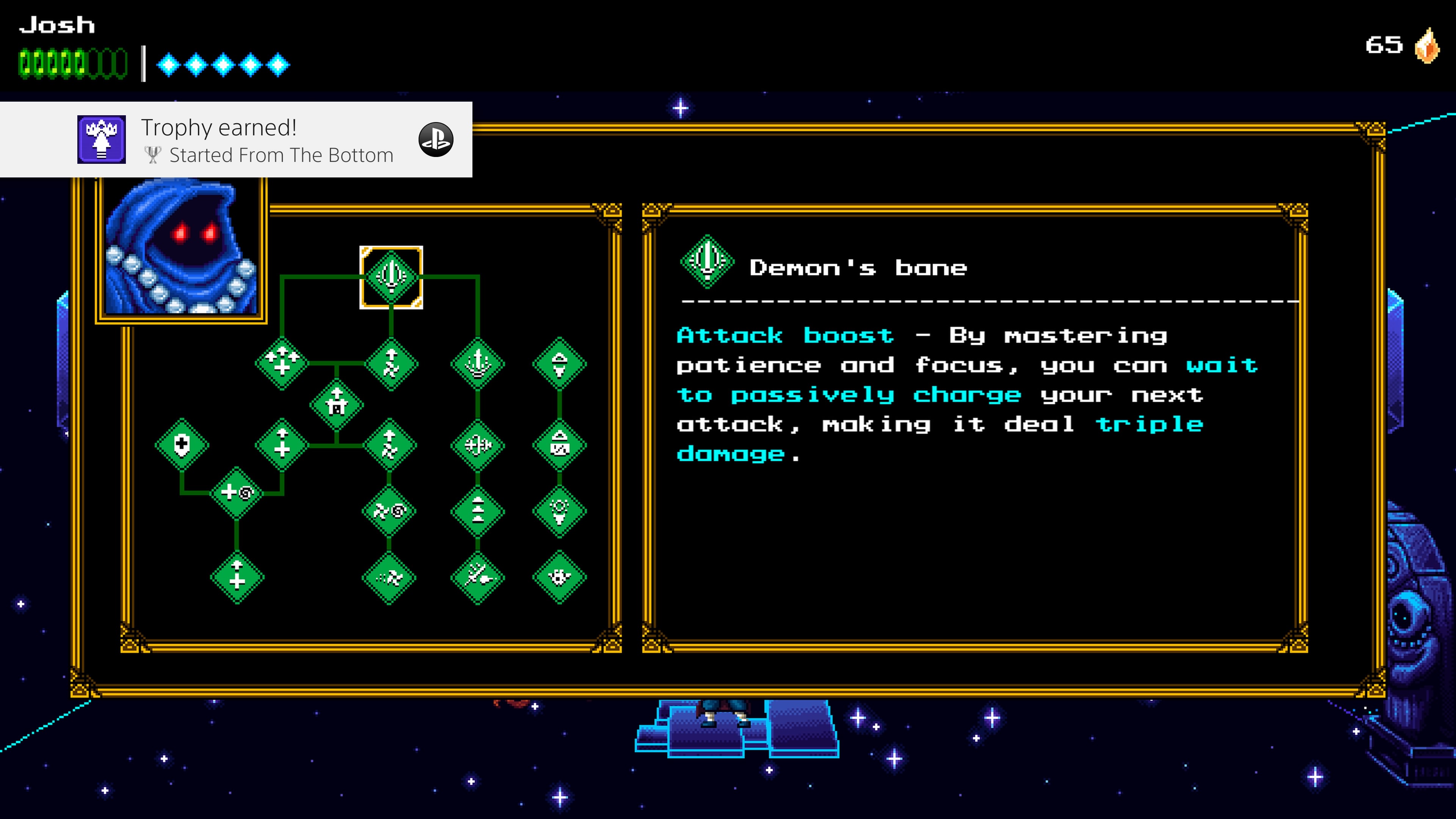Select the diagonal slashed sword node
Screen dimensions: 1456x819
click(x=478, y=577)
